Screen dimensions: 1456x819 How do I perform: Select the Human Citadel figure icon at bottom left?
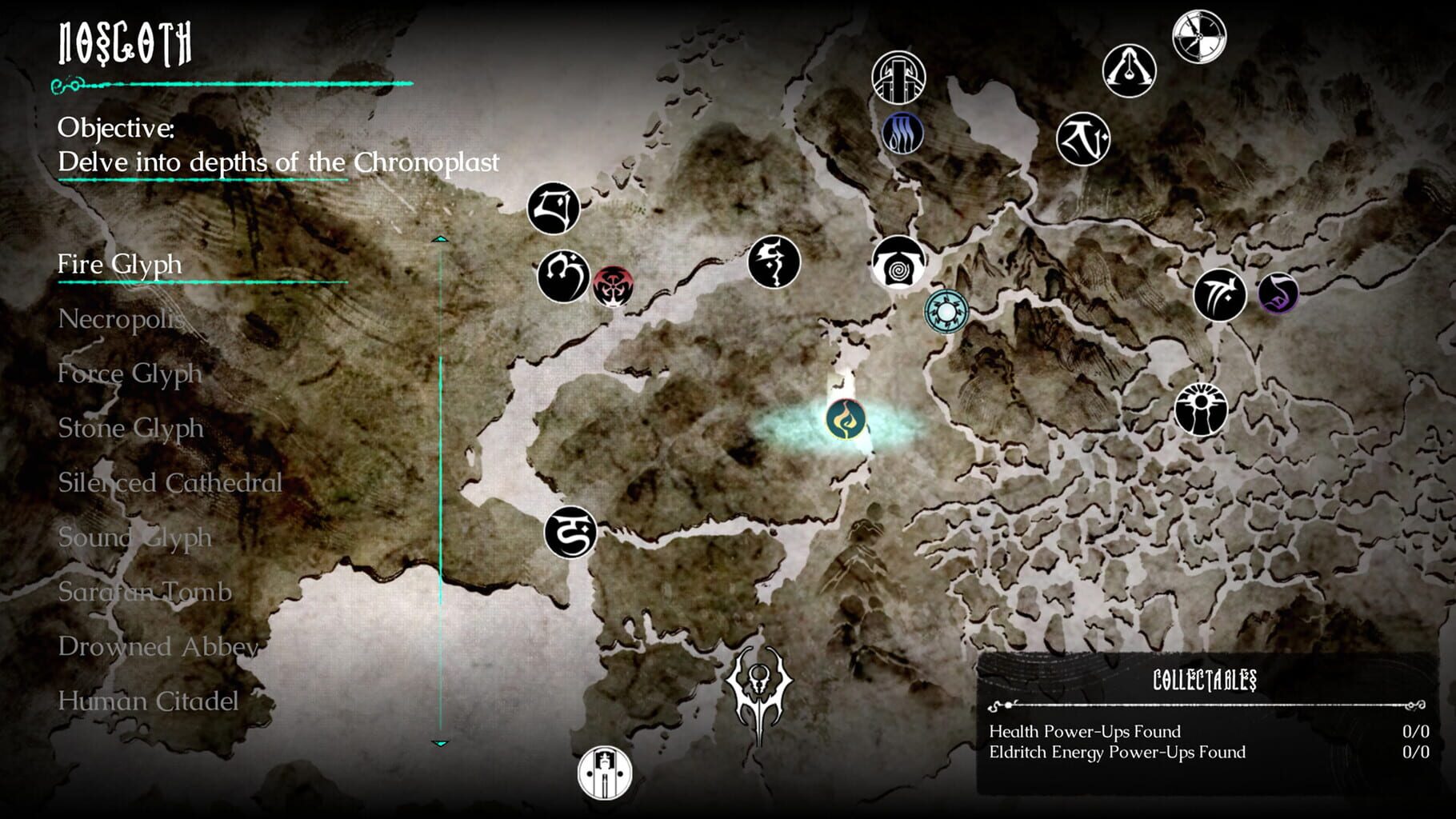tap(606, 773)
